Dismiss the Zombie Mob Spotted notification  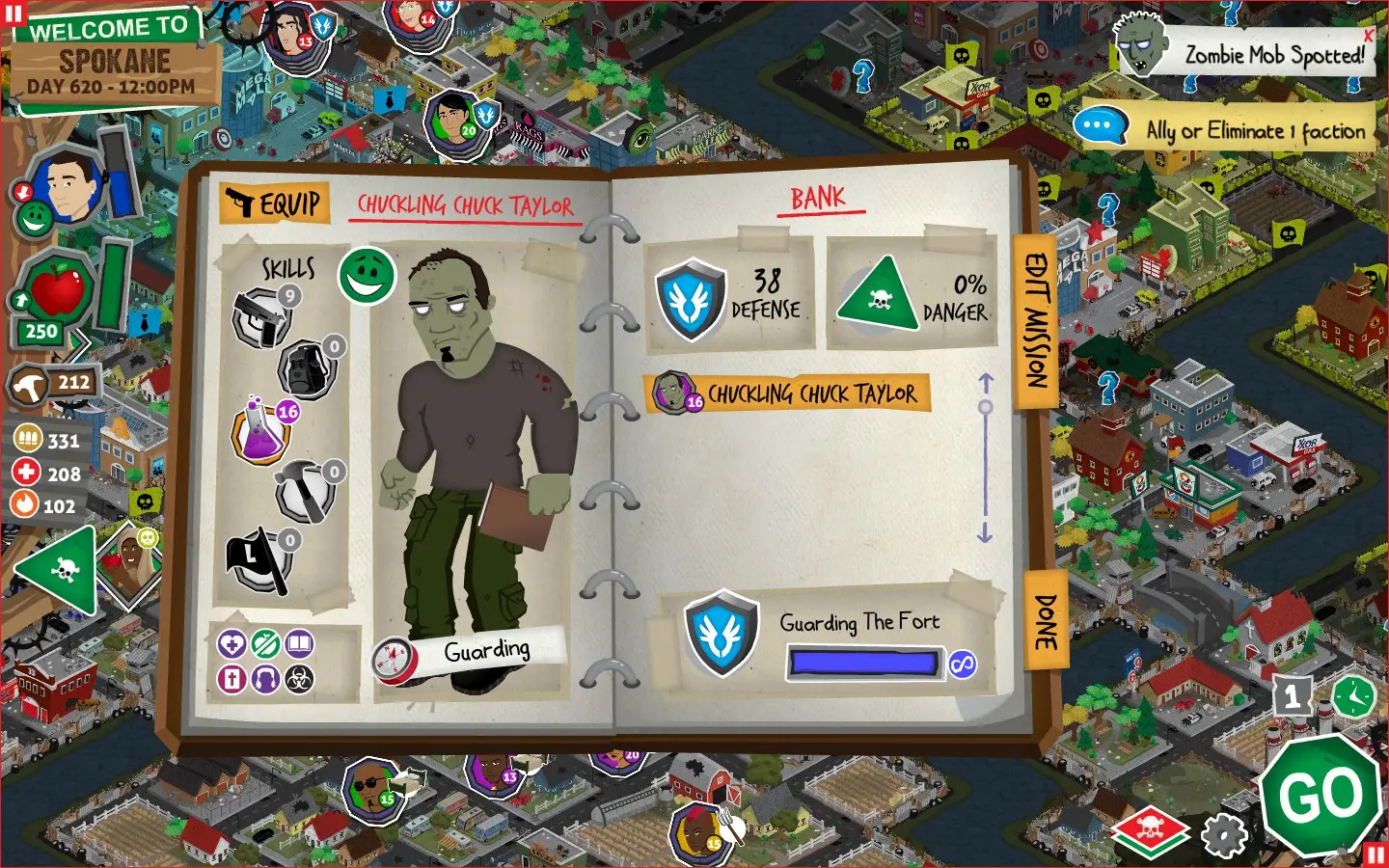click(1367, 36)
